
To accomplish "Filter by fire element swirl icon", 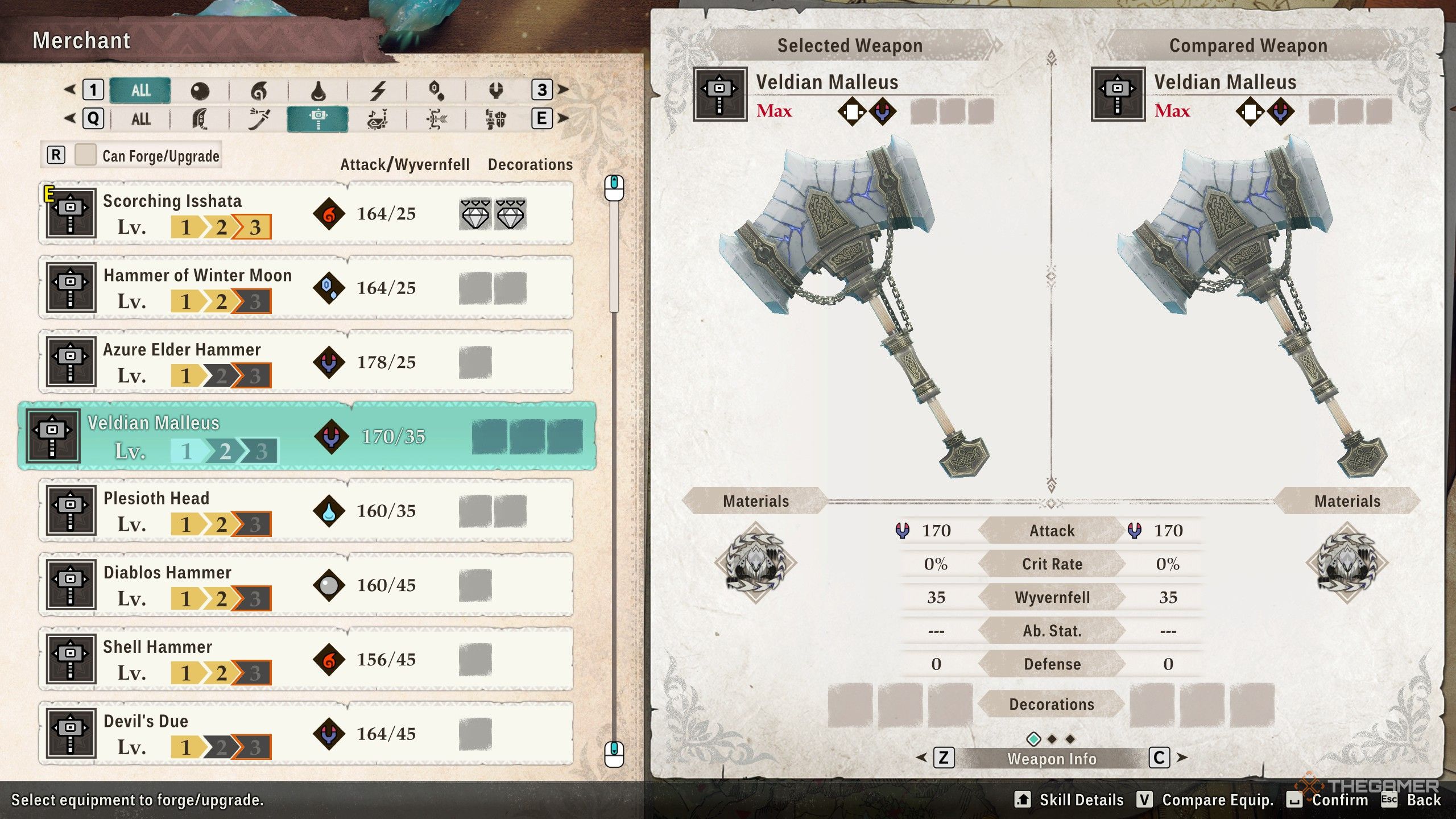I will coord(259,90).
